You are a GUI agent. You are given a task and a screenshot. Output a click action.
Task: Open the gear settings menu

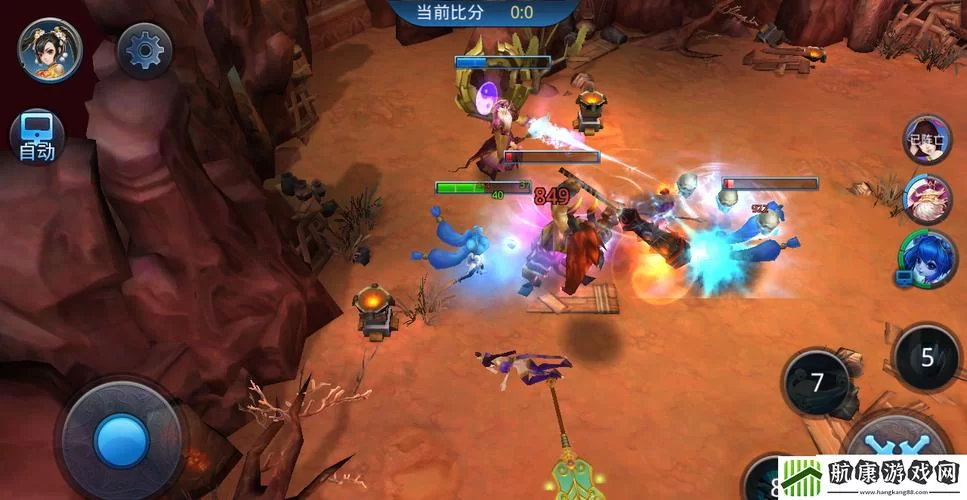[145, 49]
